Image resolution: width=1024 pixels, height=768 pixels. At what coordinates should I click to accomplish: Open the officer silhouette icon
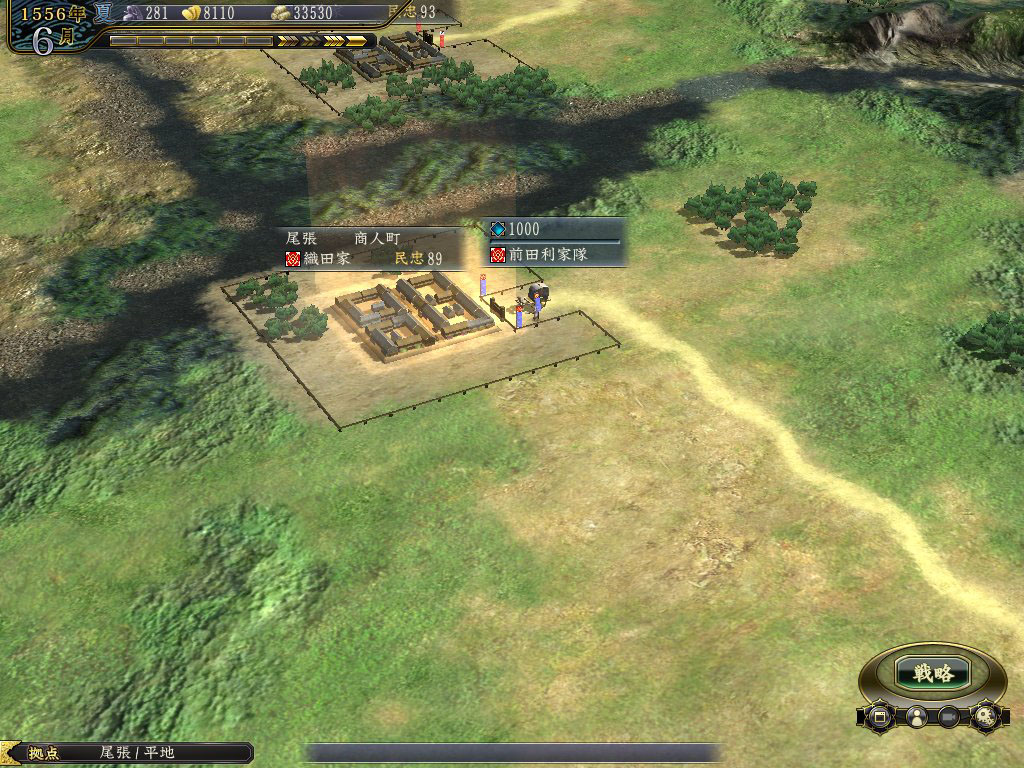(x=915, y=716)
